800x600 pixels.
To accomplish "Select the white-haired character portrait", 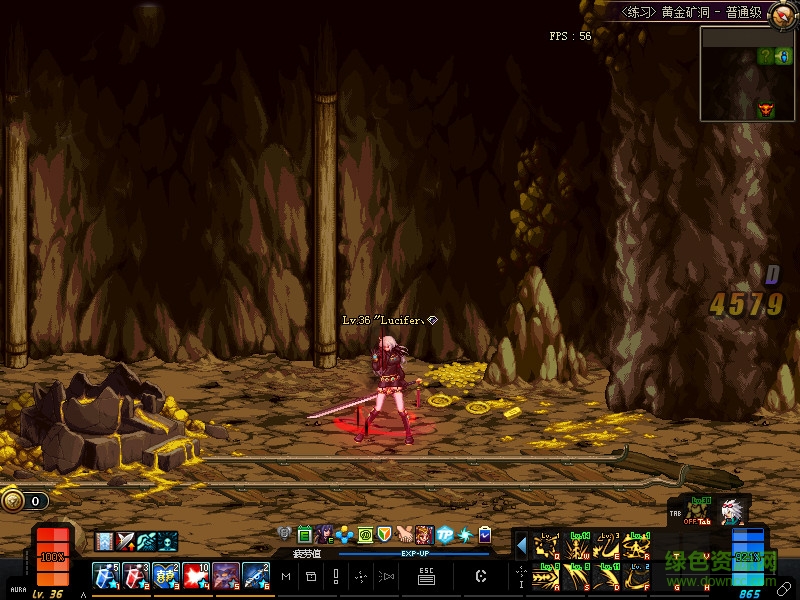I will tap(732, 511).
